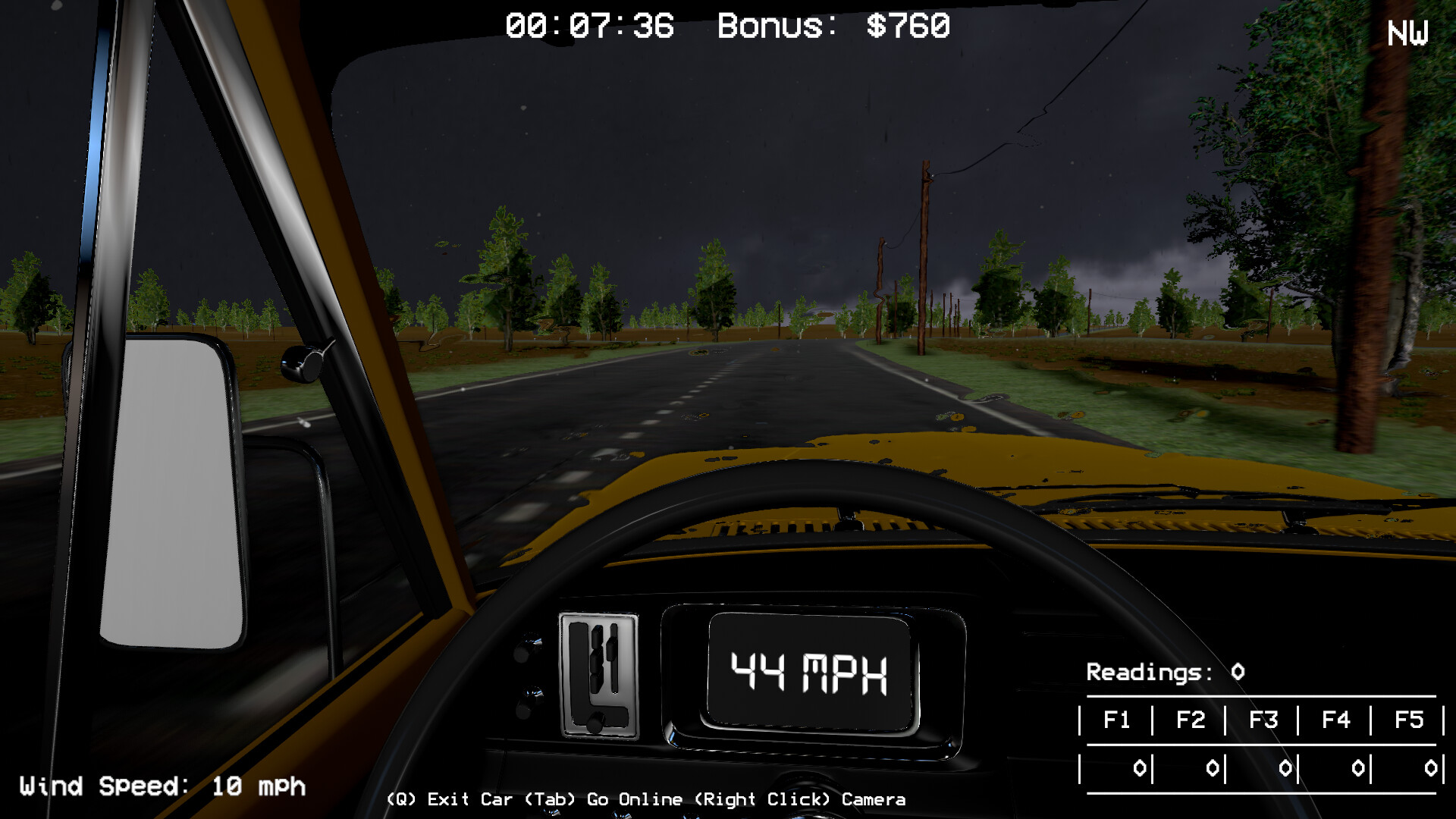Click the NW compass heading indicator
The width and height of the screenshot is (1456, 819).
coord(1407,32)
